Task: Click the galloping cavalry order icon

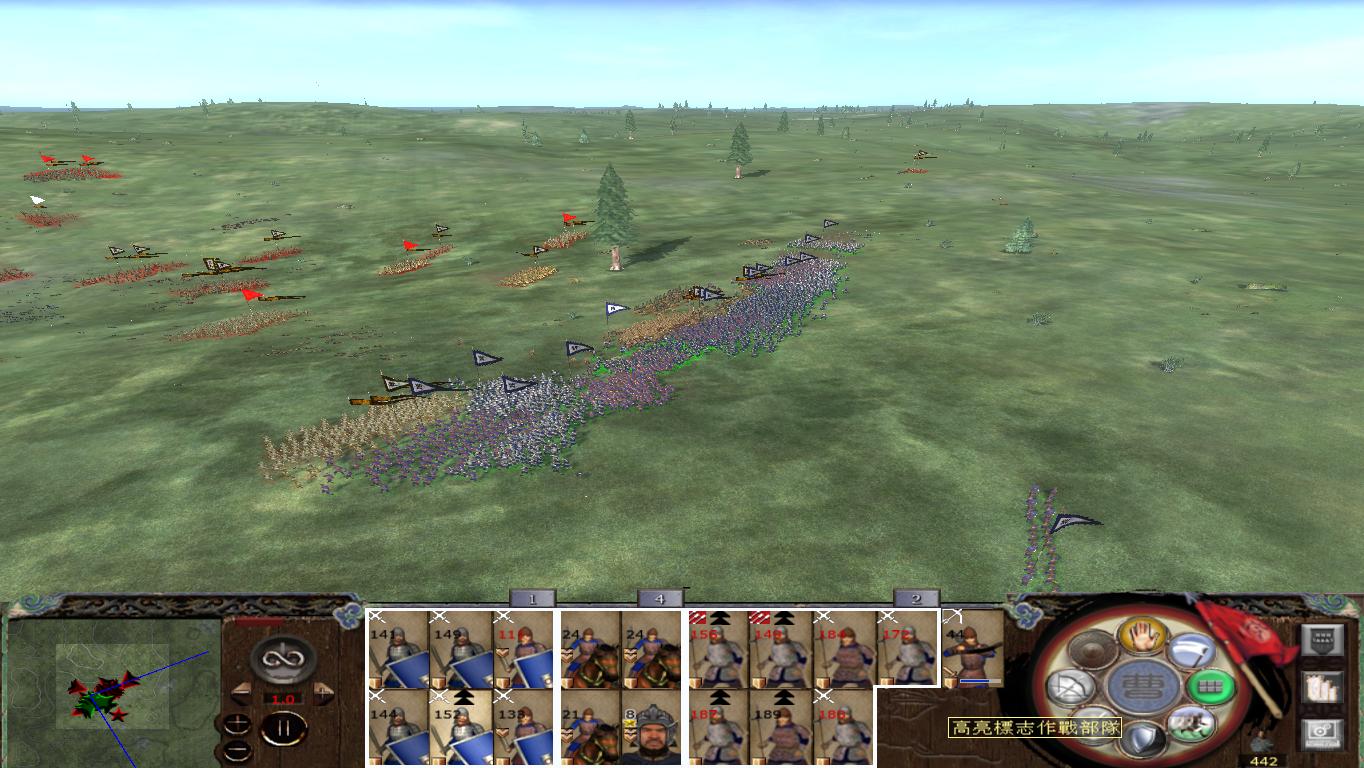Action: coord(1191,724)
